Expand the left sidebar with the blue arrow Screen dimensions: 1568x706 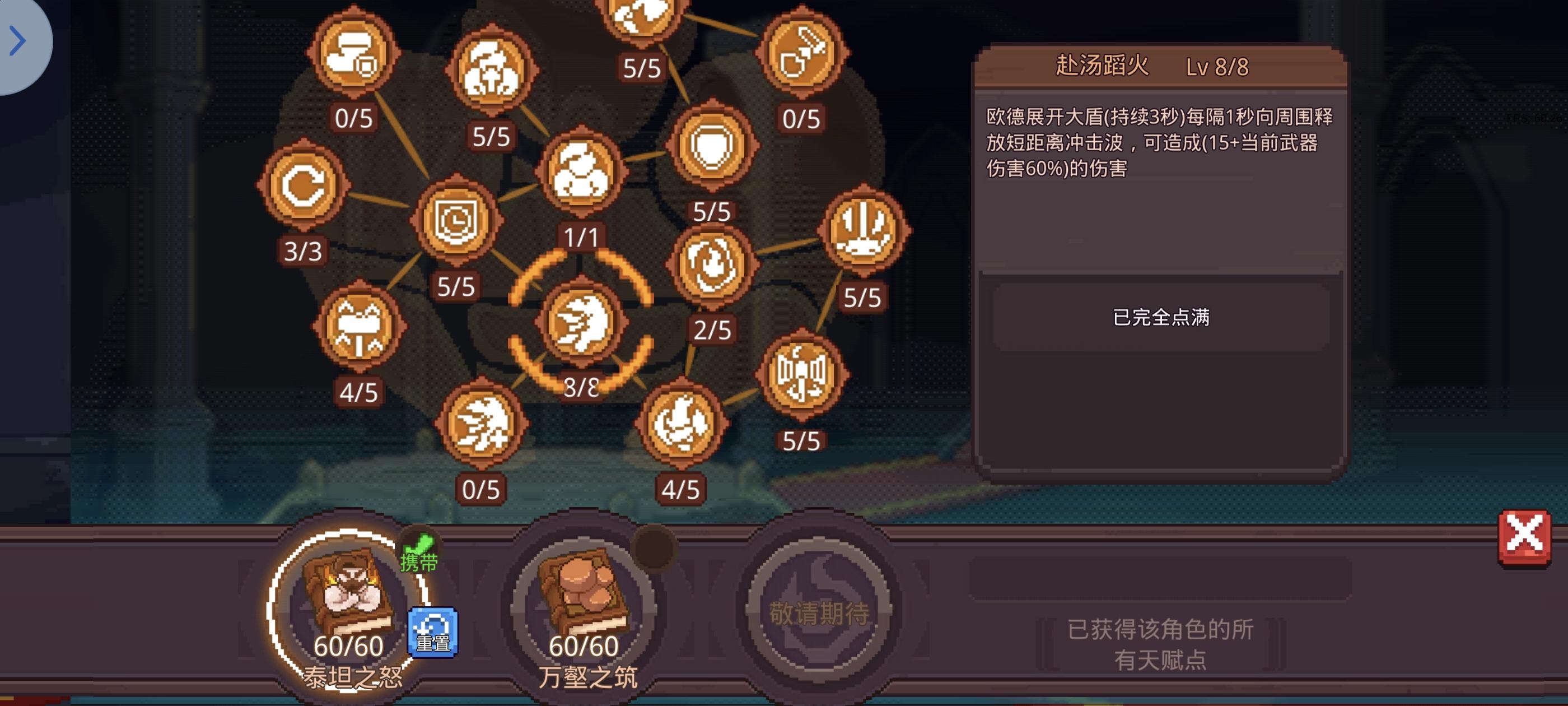[18, 41]
